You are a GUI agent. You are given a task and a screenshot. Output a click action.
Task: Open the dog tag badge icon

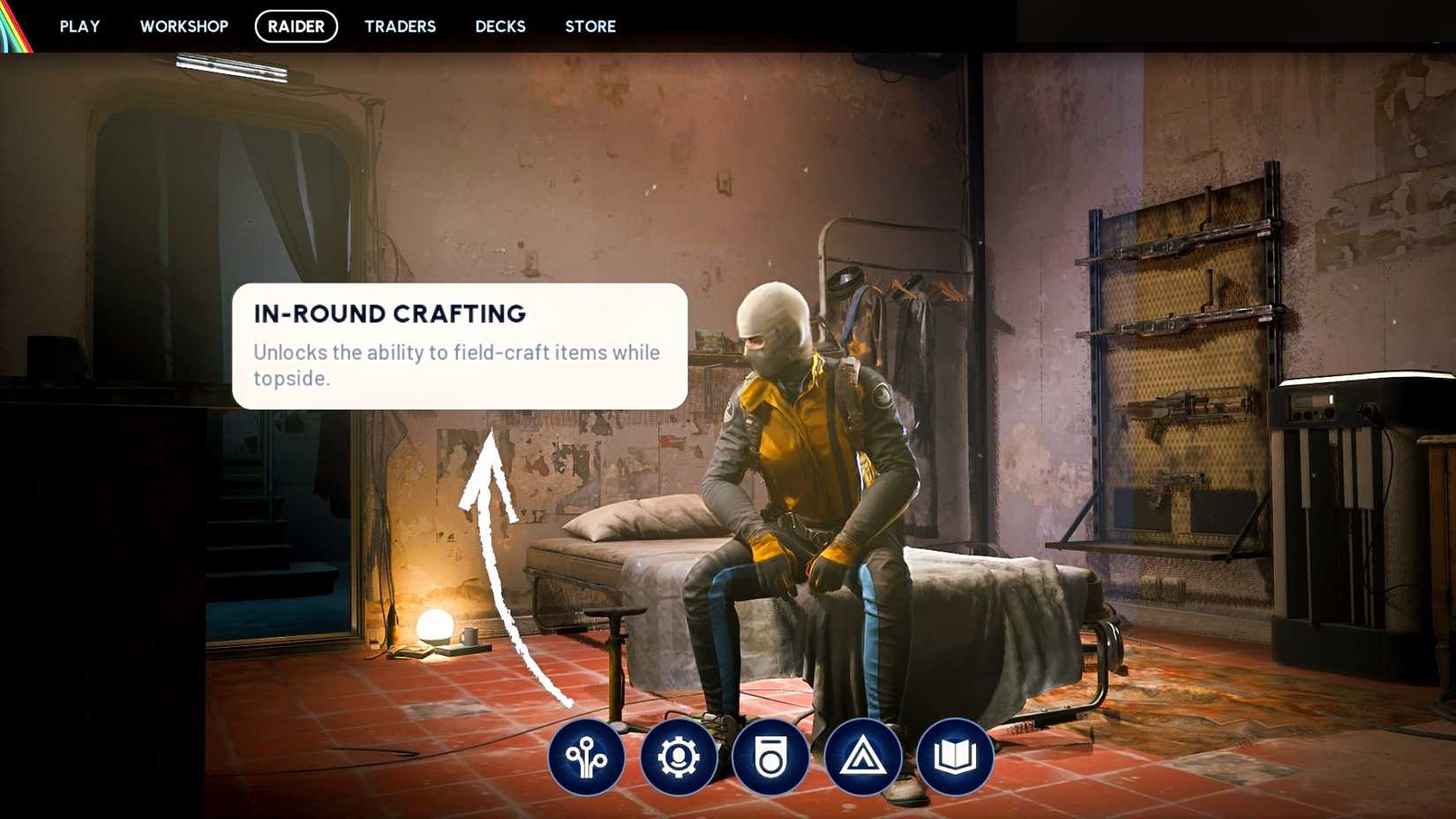click(769, 757)
